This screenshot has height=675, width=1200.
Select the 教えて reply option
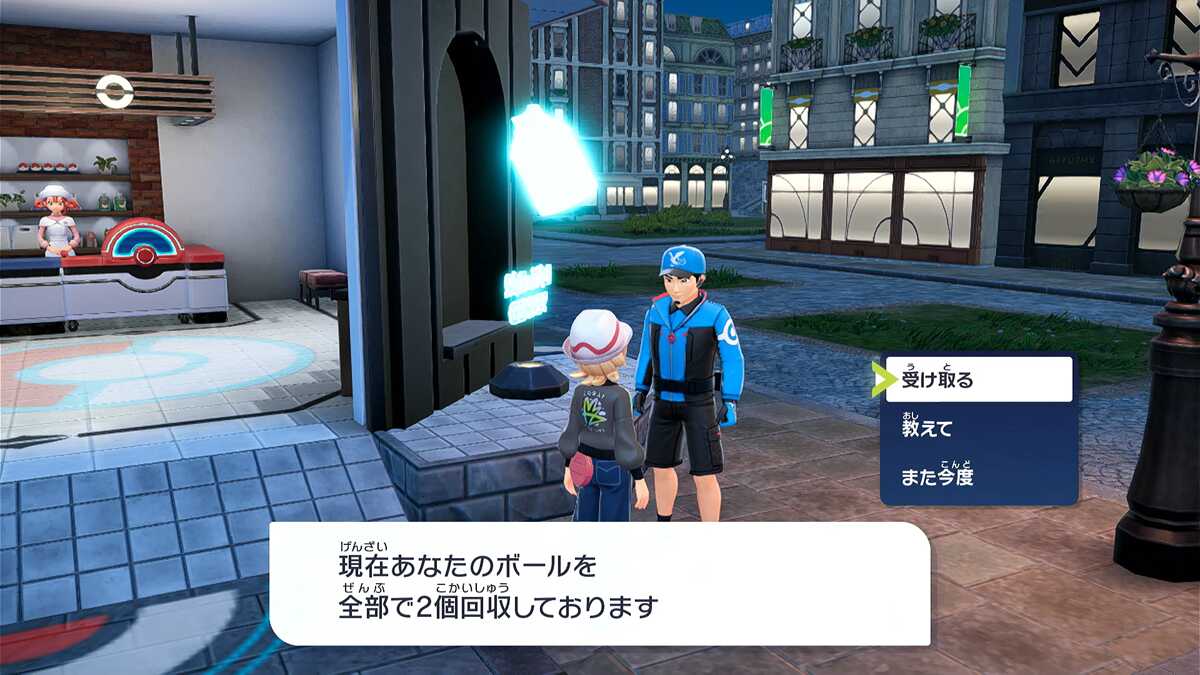(977, 429)
